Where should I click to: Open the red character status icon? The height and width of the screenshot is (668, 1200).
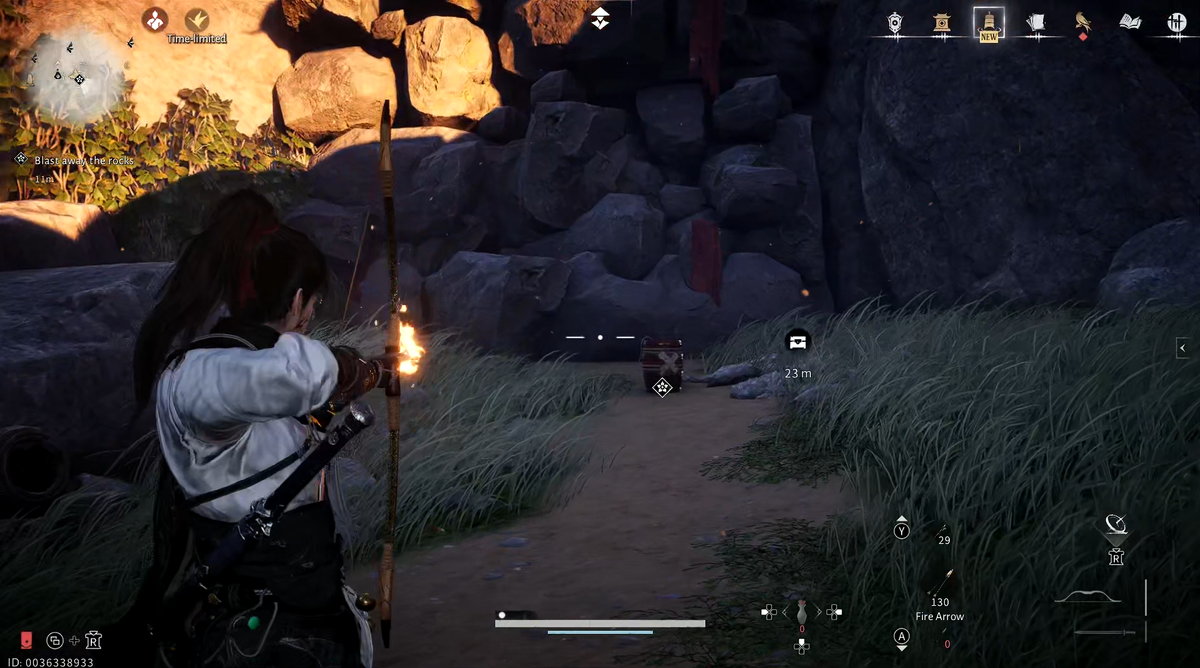pyautogui.click(x=154, y=19)
